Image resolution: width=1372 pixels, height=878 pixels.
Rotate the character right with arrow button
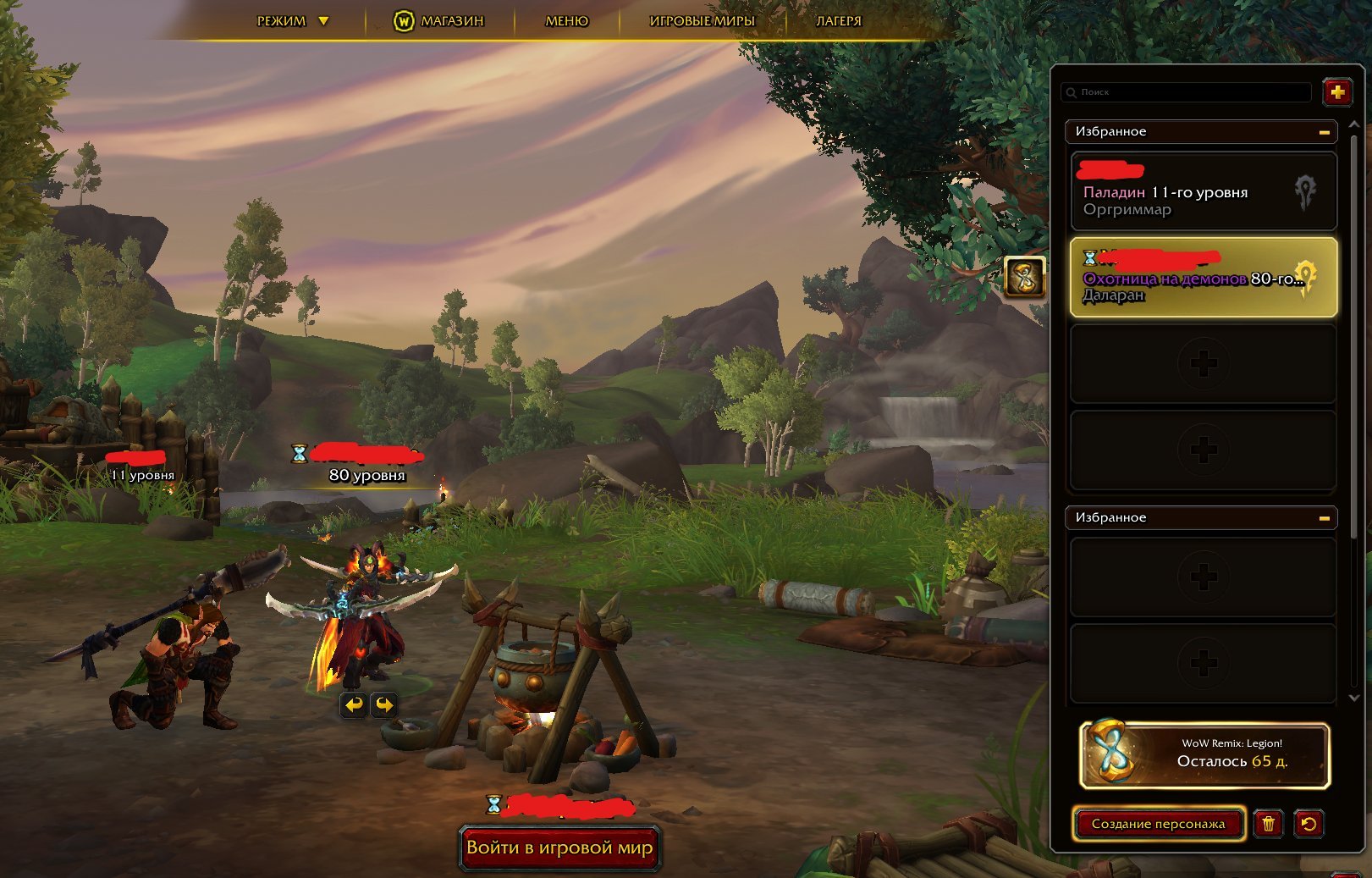click(384, 704)
